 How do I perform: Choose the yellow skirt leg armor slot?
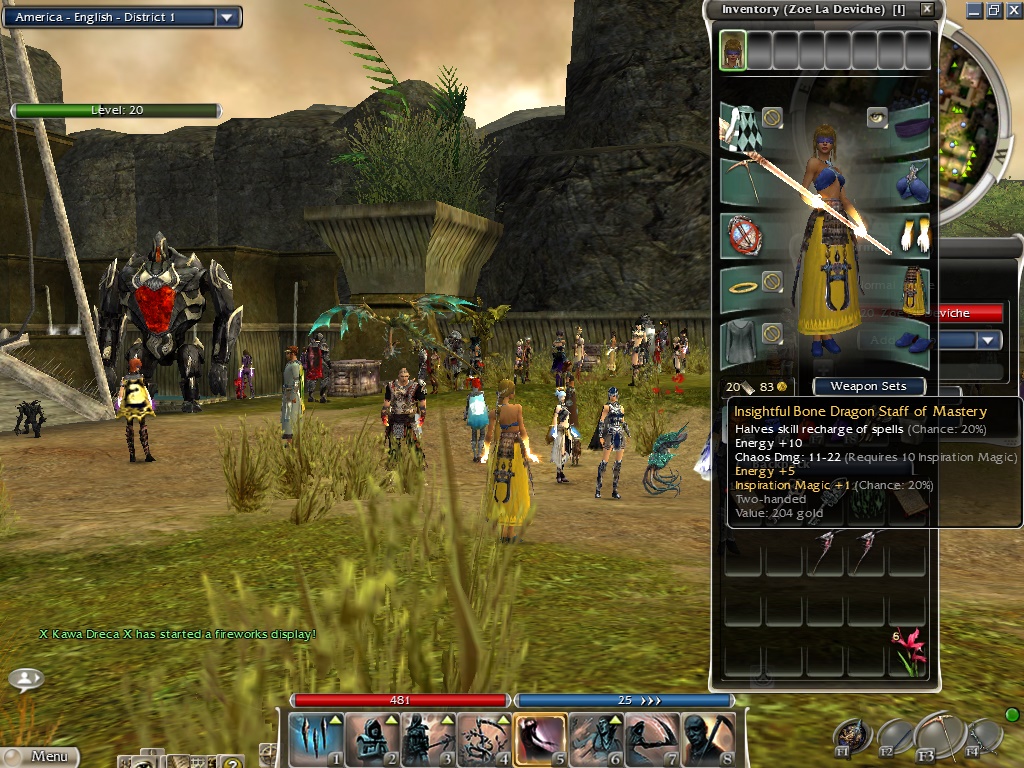click(x=910, y=290)
